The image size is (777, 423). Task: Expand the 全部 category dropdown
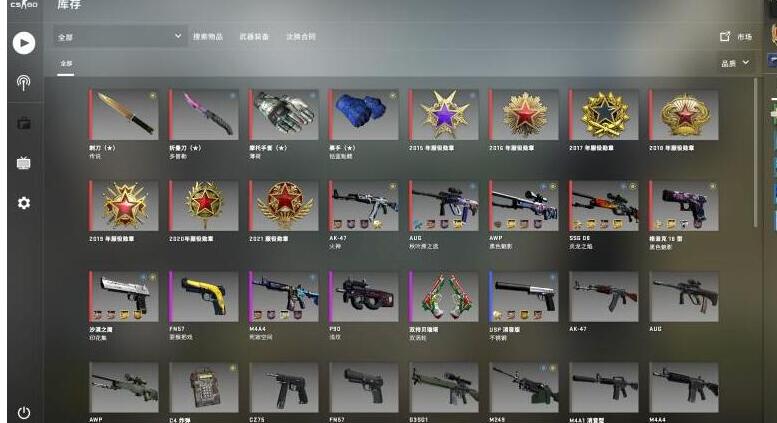(x=121, y=37)
